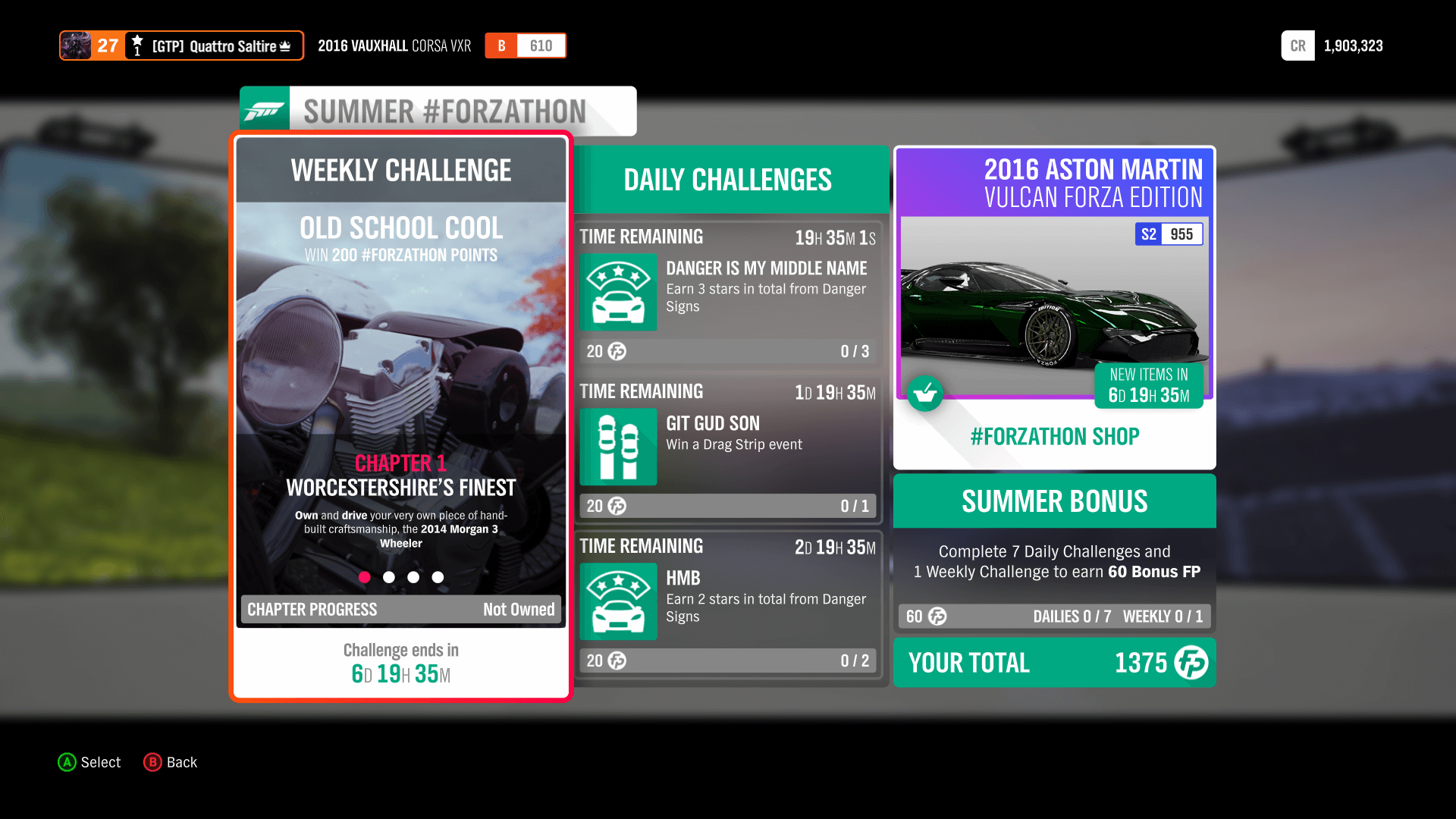Select the active Chapter 1 dot
The image size is (1456, 819).
[x=365, y=577]
